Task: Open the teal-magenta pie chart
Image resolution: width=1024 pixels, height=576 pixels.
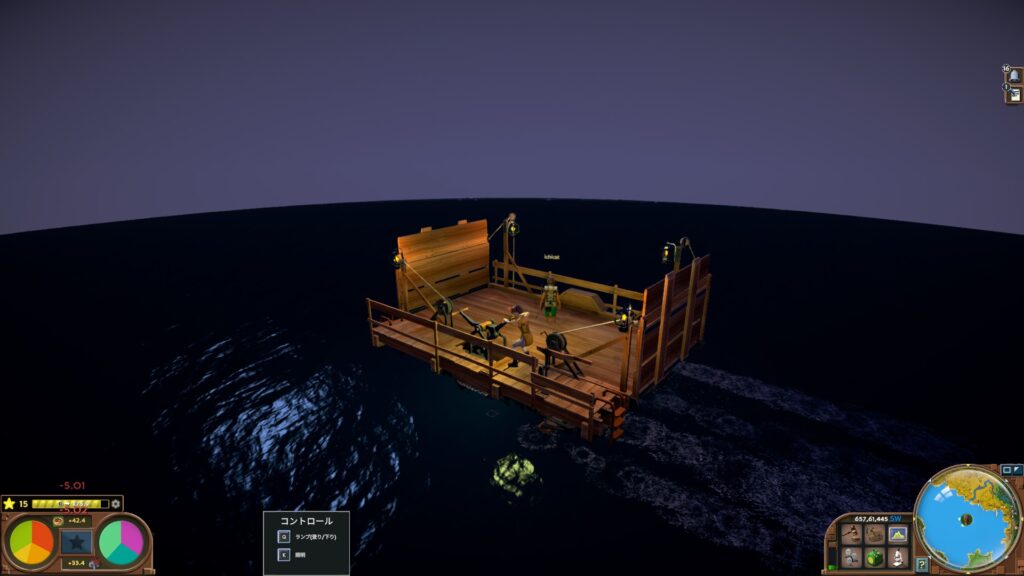Action: (121, 542)
